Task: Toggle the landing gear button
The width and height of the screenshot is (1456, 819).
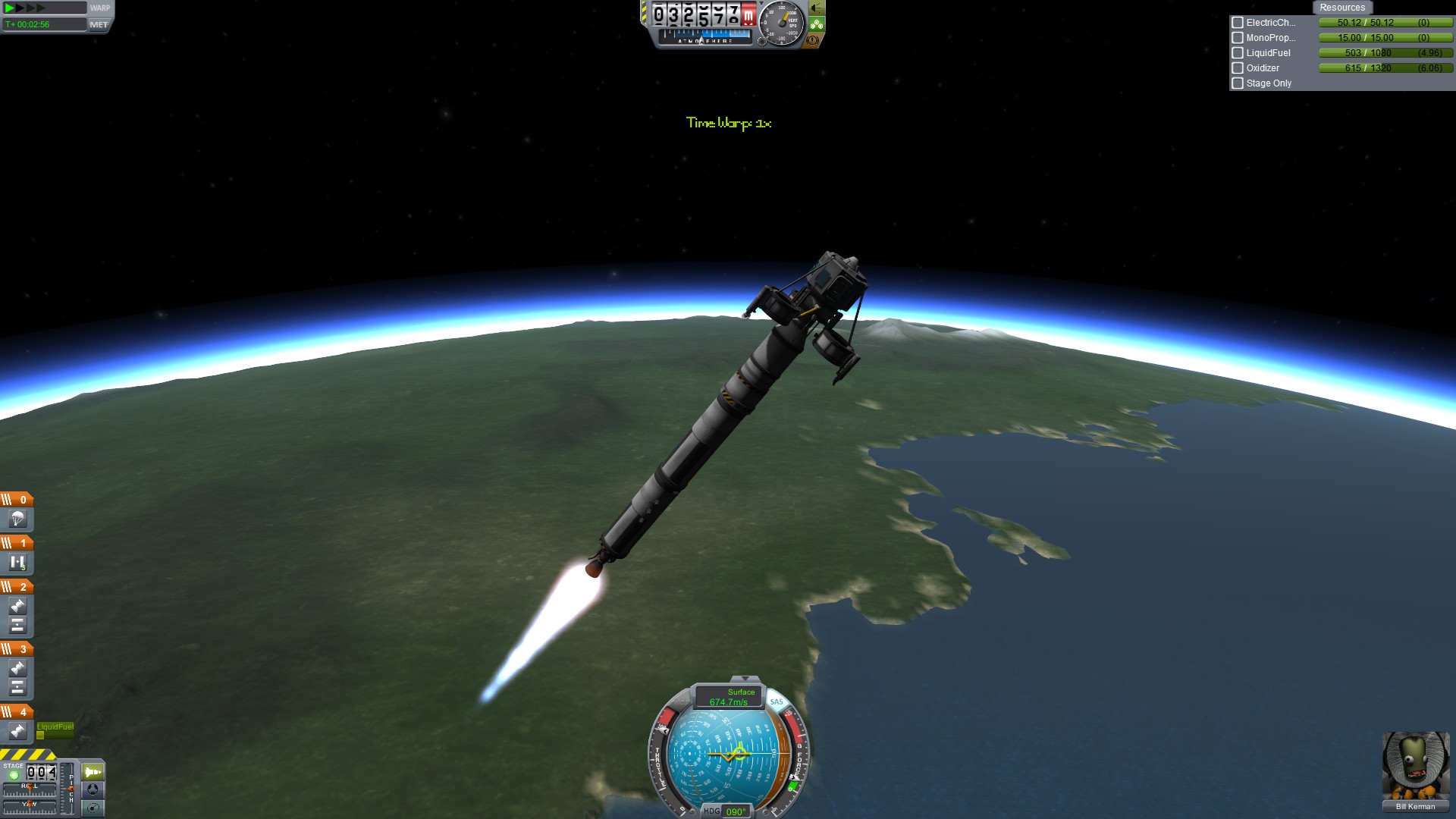Action: tap(817, 24)
